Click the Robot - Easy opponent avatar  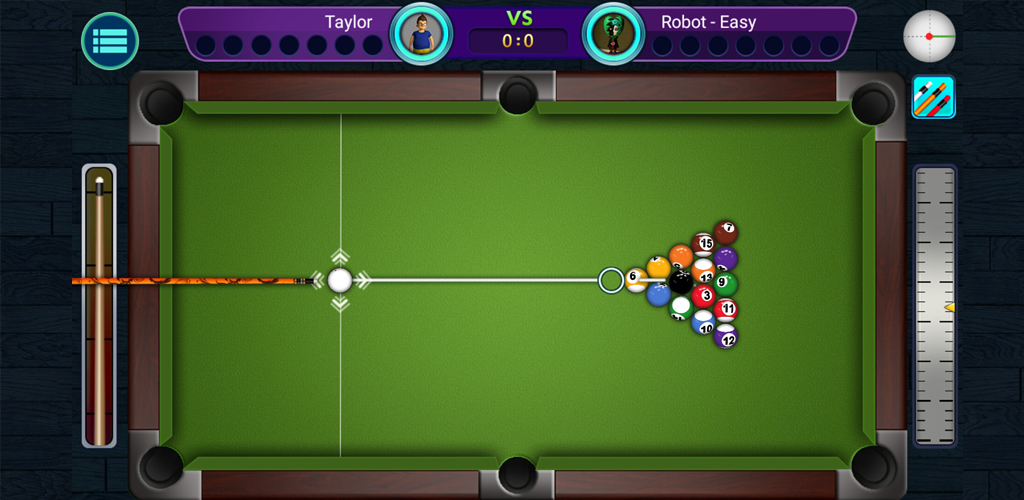point(613,33)
